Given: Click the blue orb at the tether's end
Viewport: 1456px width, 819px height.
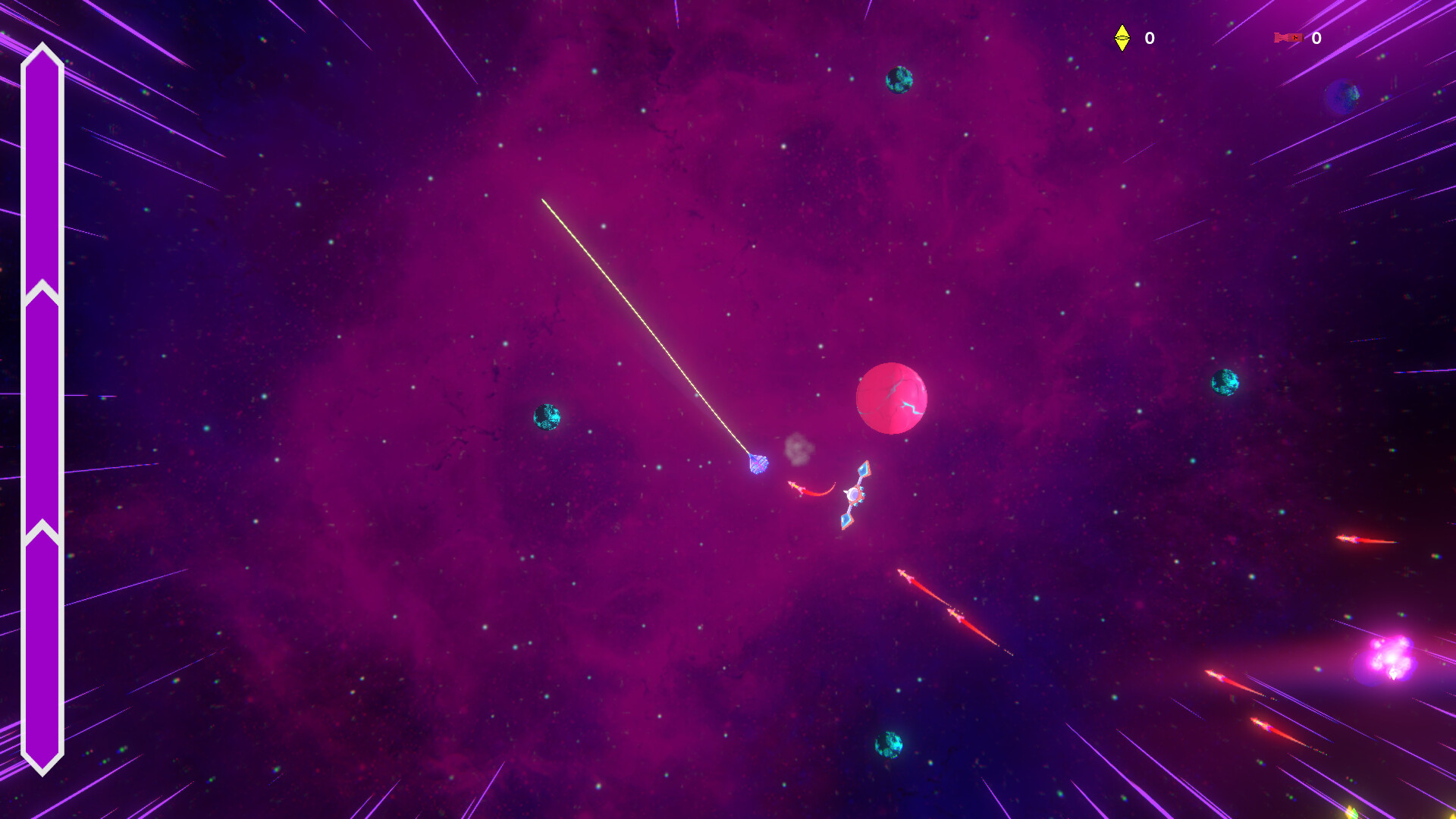Looking at the screenshot, I should pyautogui.click(x=758, y=464).
